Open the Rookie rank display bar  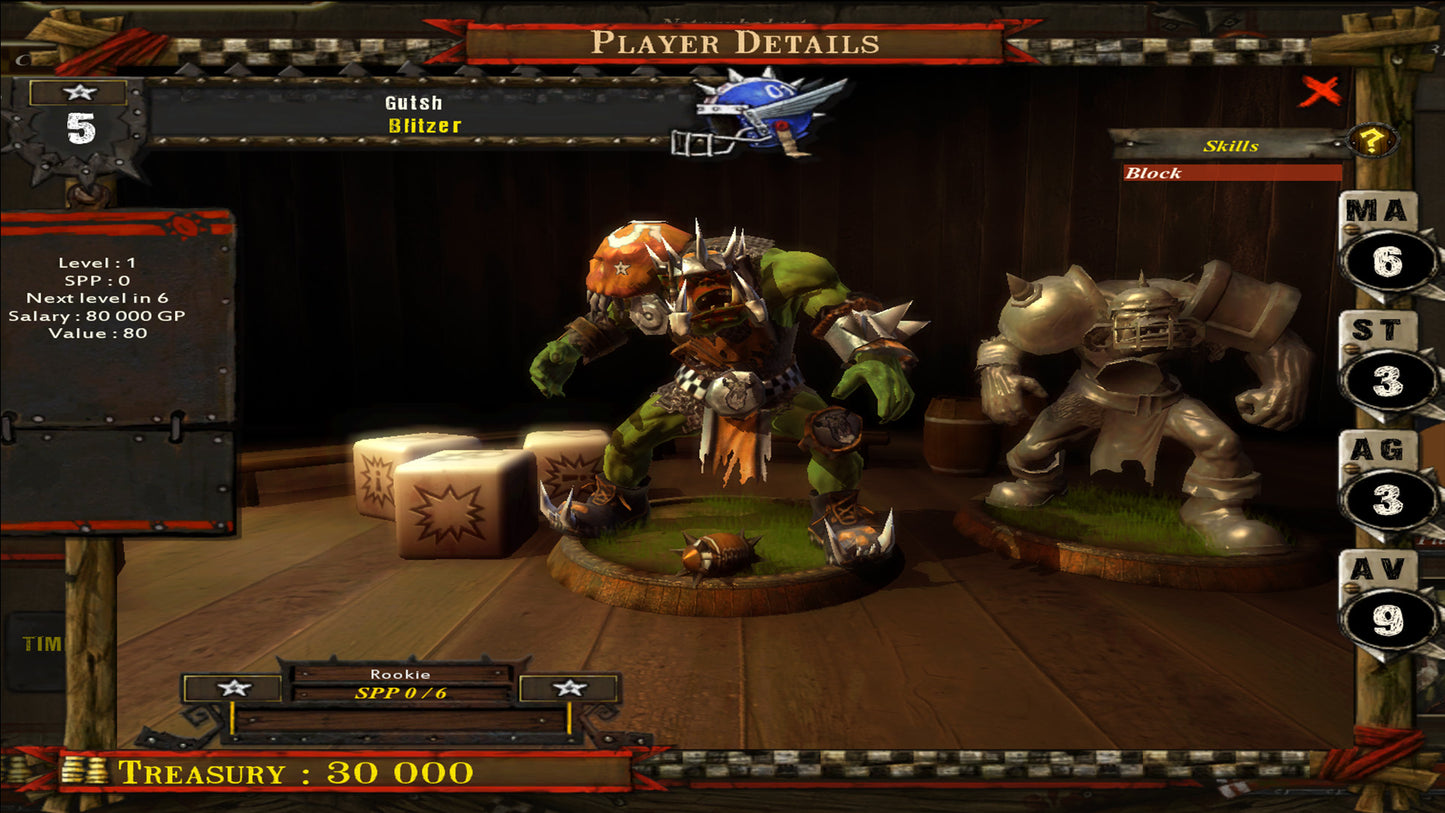400,675
